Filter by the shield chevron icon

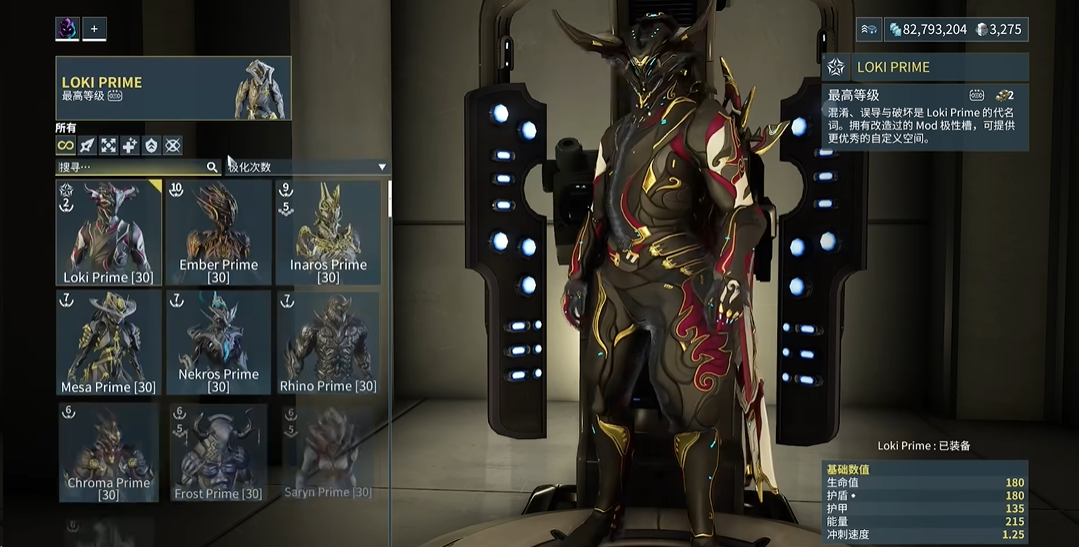tap(152, 146)
